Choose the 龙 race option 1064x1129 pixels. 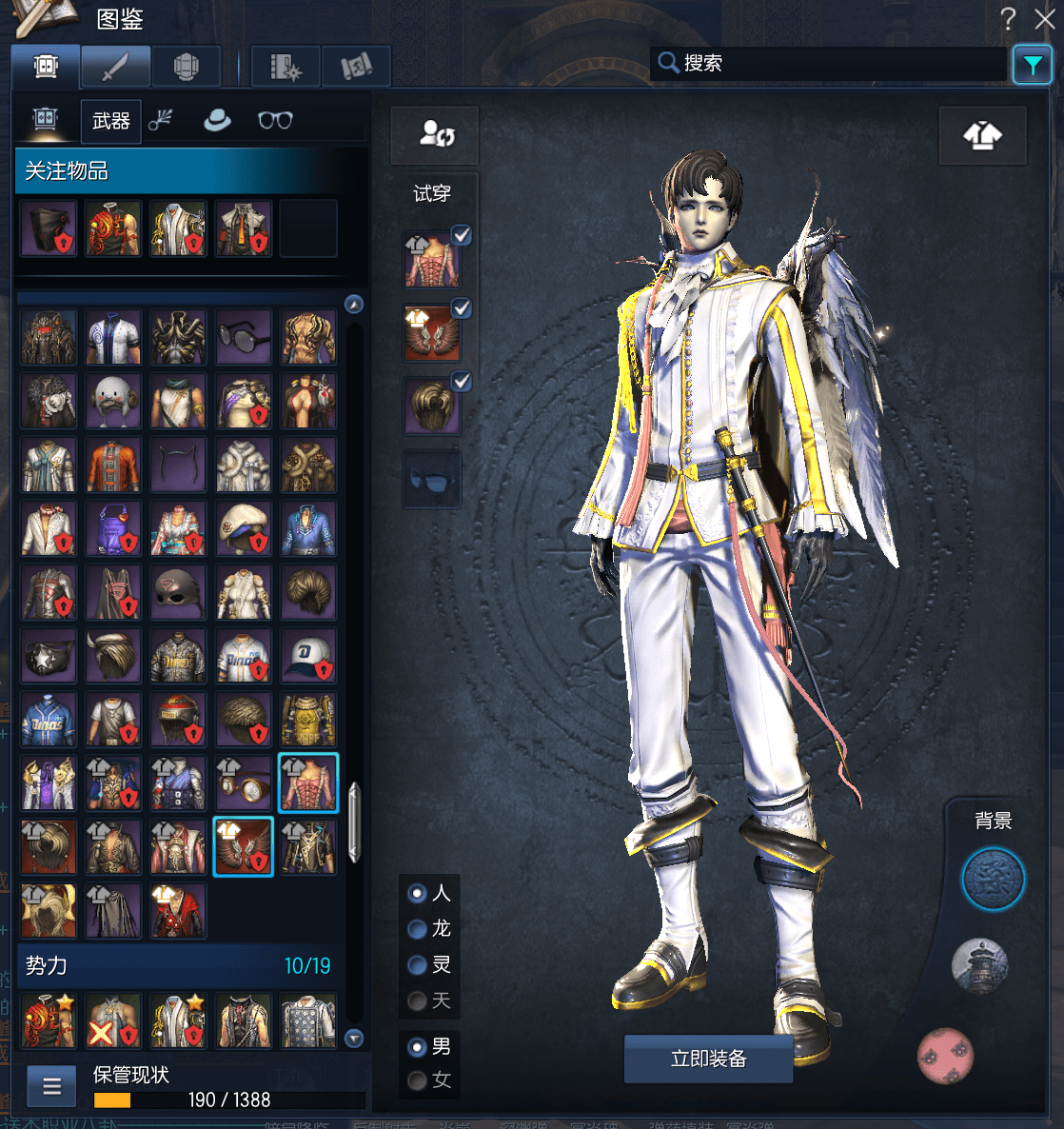coord(417,929)
